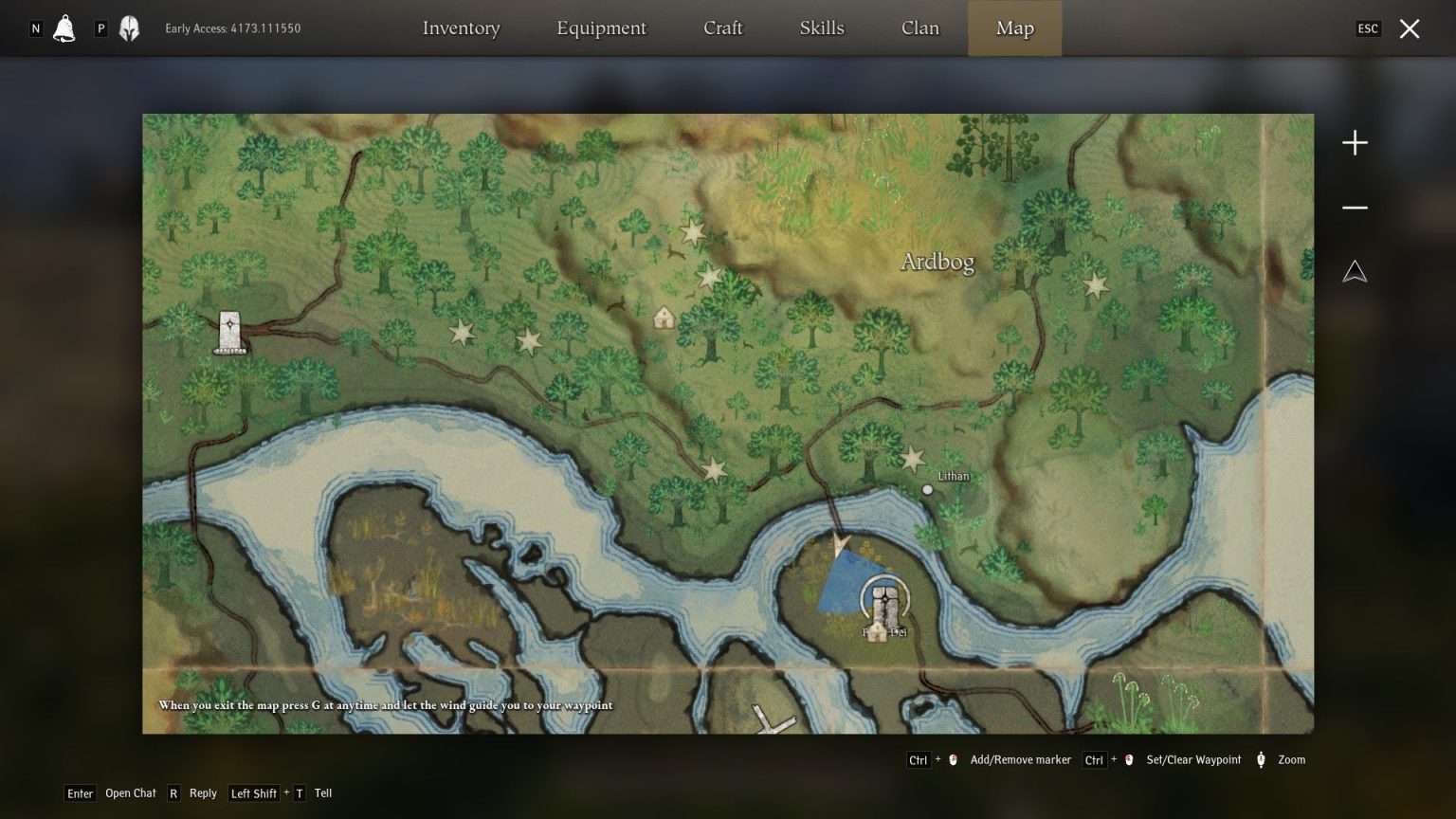
Task: Switch to the Inventory tab
Action: [462, 28]
